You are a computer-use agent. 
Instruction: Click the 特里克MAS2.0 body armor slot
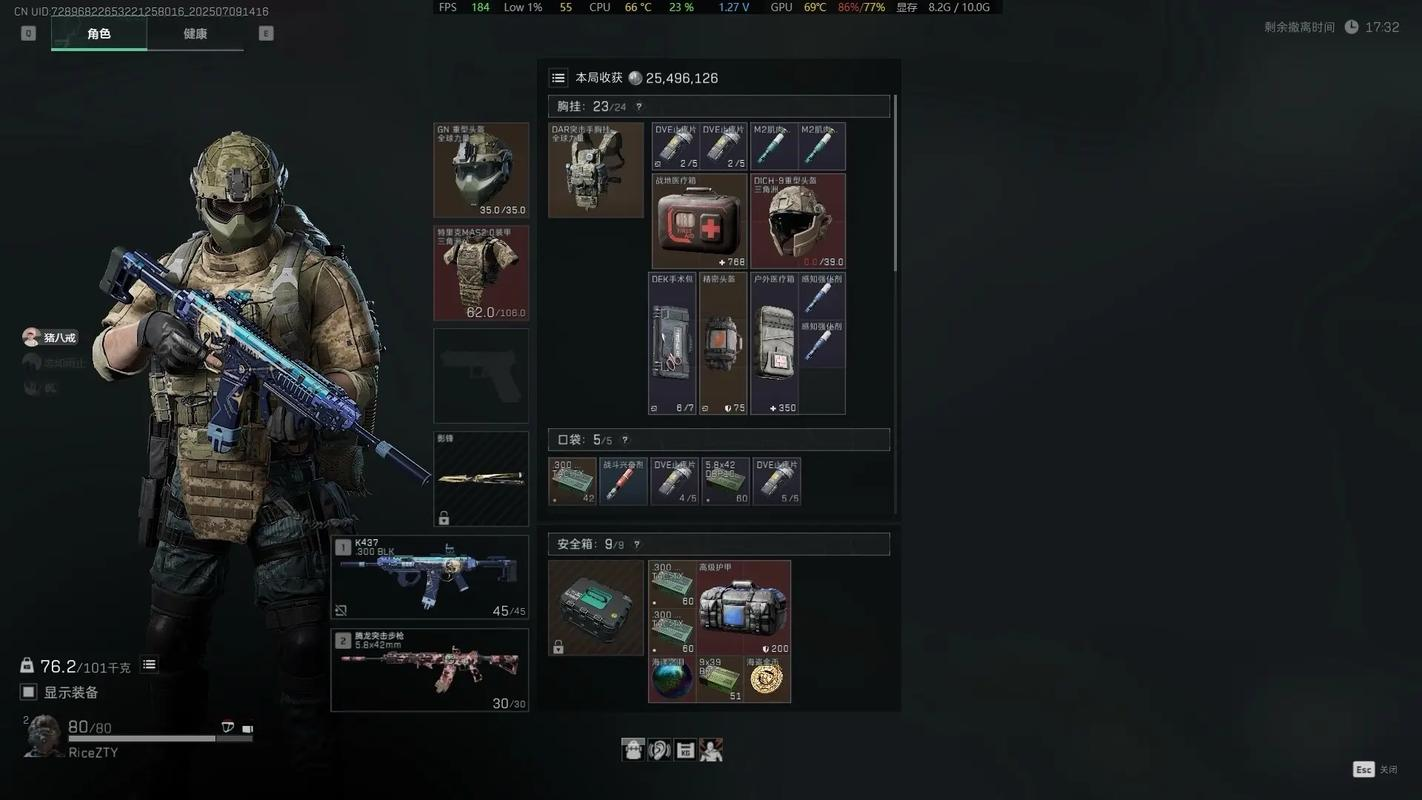(x=481, y=273)
